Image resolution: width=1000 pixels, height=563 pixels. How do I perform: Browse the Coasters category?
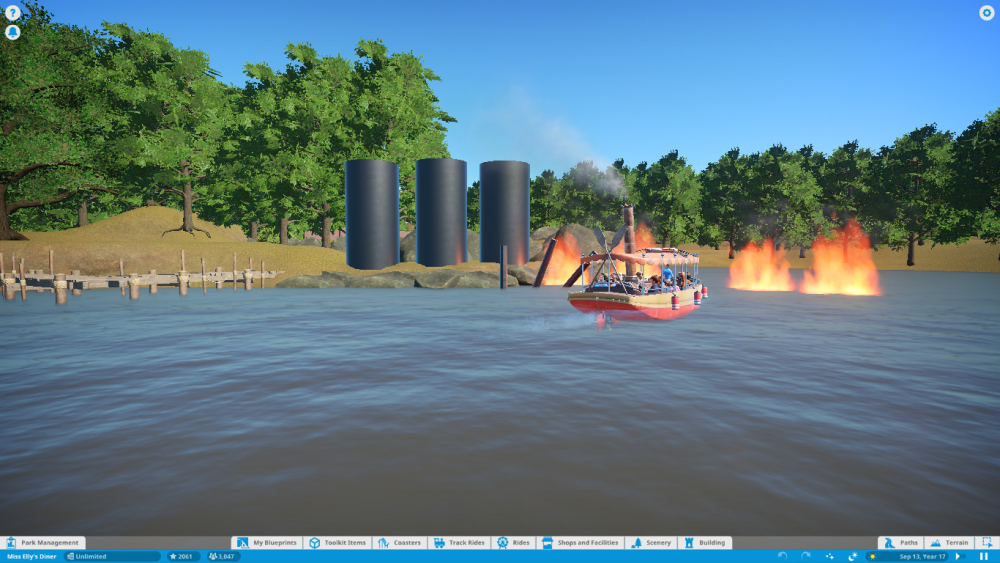click(x=400, y=543)
